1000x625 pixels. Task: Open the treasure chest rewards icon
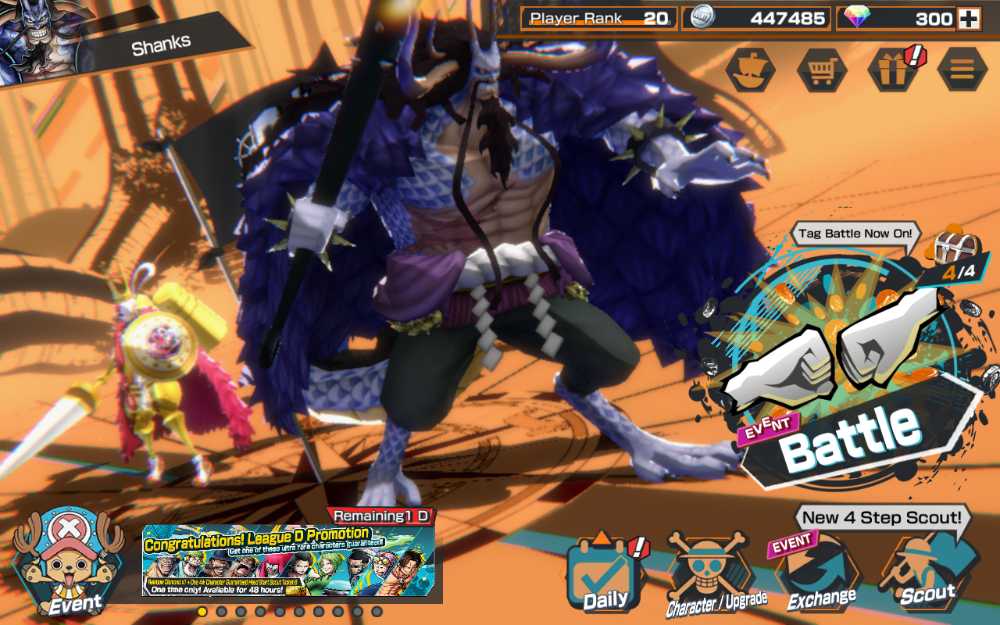click(948, 247)
